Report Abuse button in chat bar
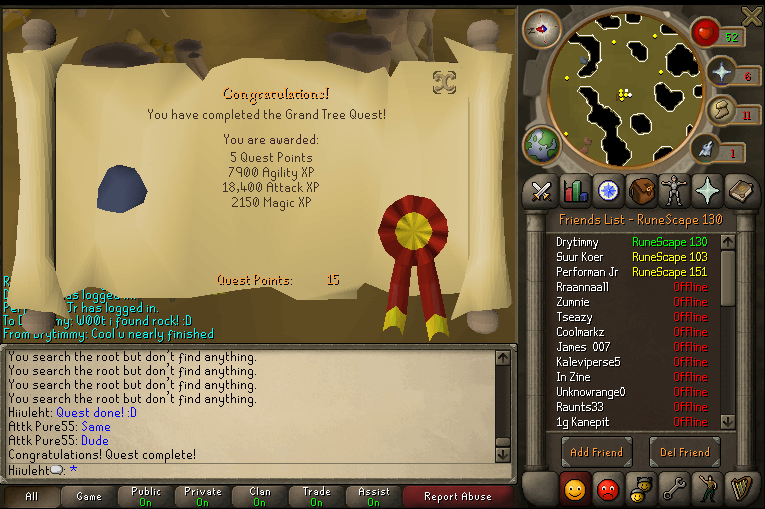765x509 pixels. point(457,496)
